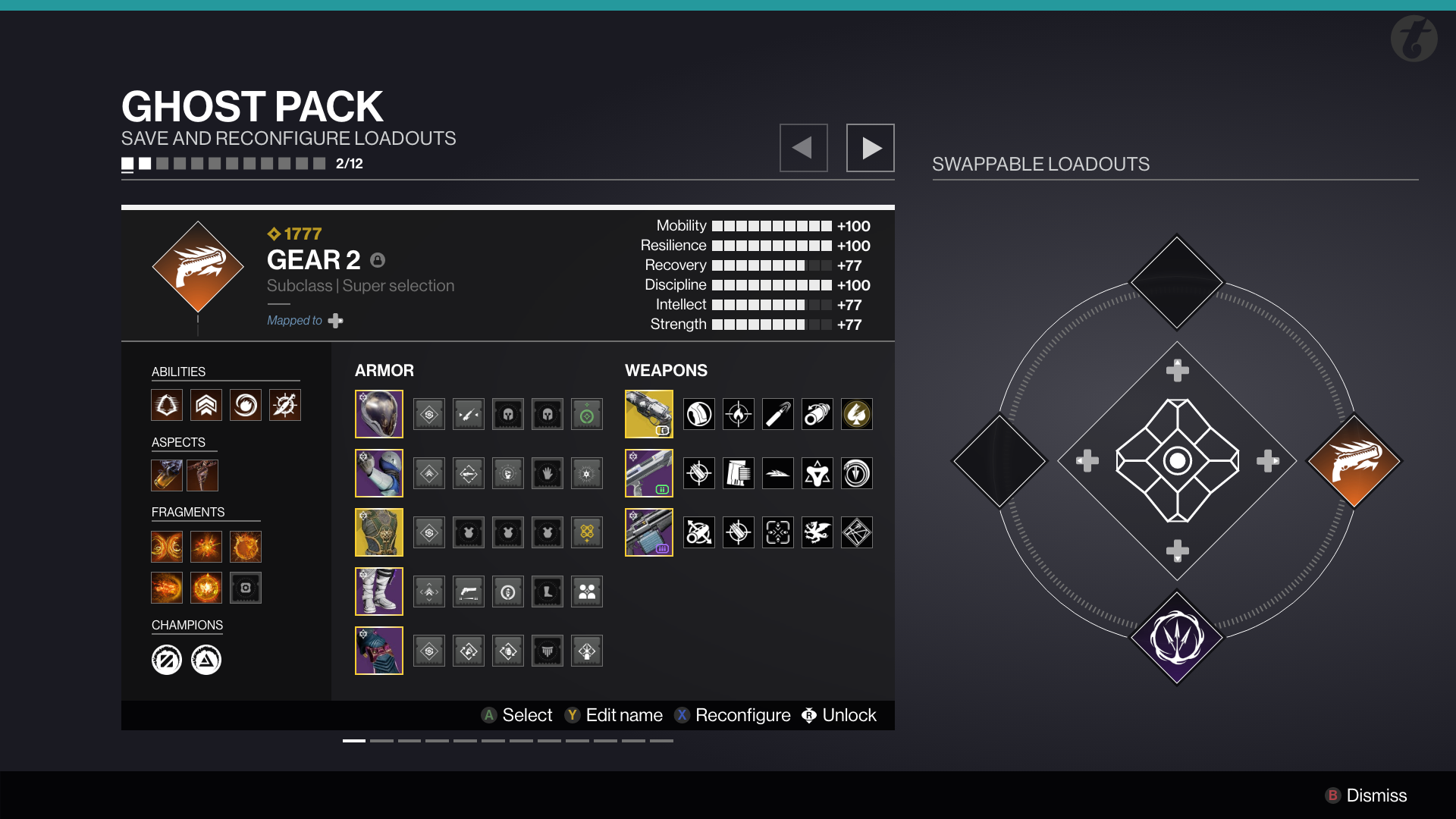1456x819 pixels.
Task: Go to the previous loadout page
Action: 803,148
